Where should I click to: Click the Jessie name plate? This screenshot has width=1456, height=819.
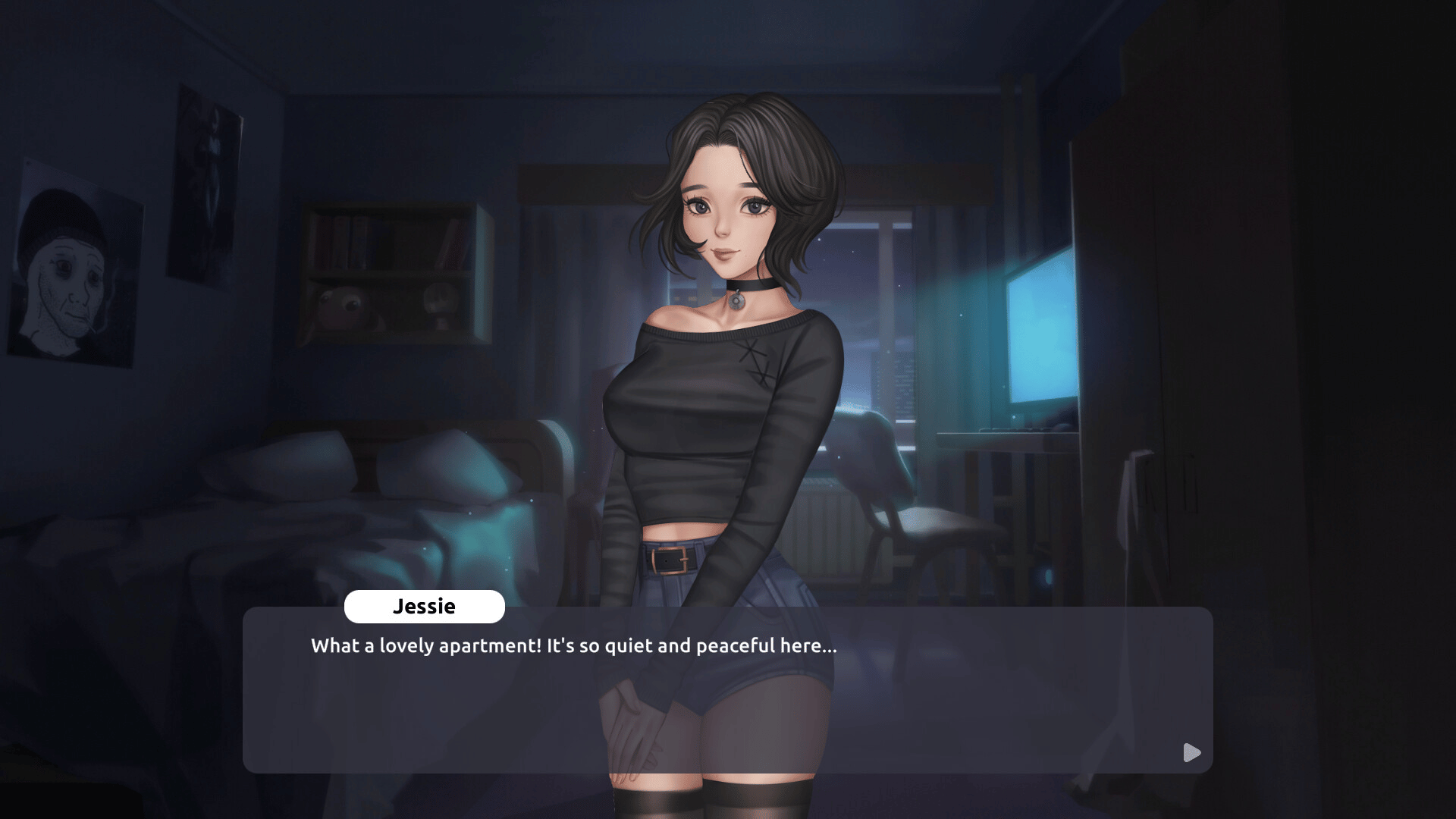425,606
